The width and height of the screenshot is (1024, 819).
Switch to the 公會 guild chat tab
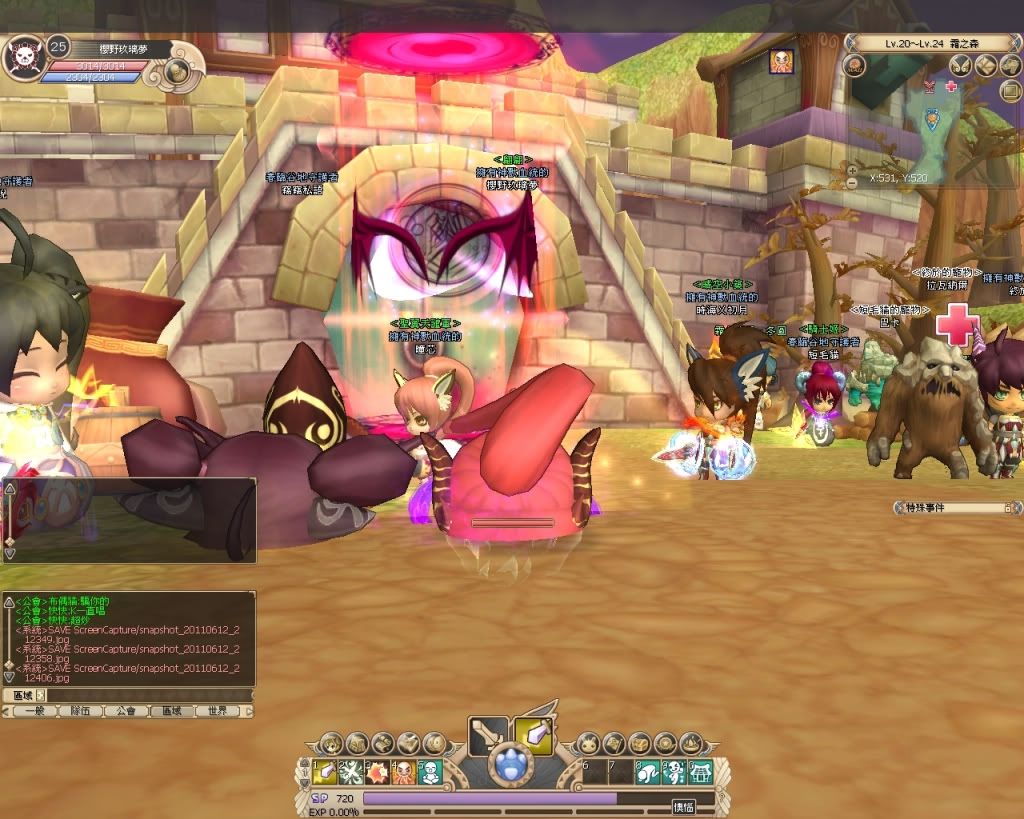click(x=125, y=711)
